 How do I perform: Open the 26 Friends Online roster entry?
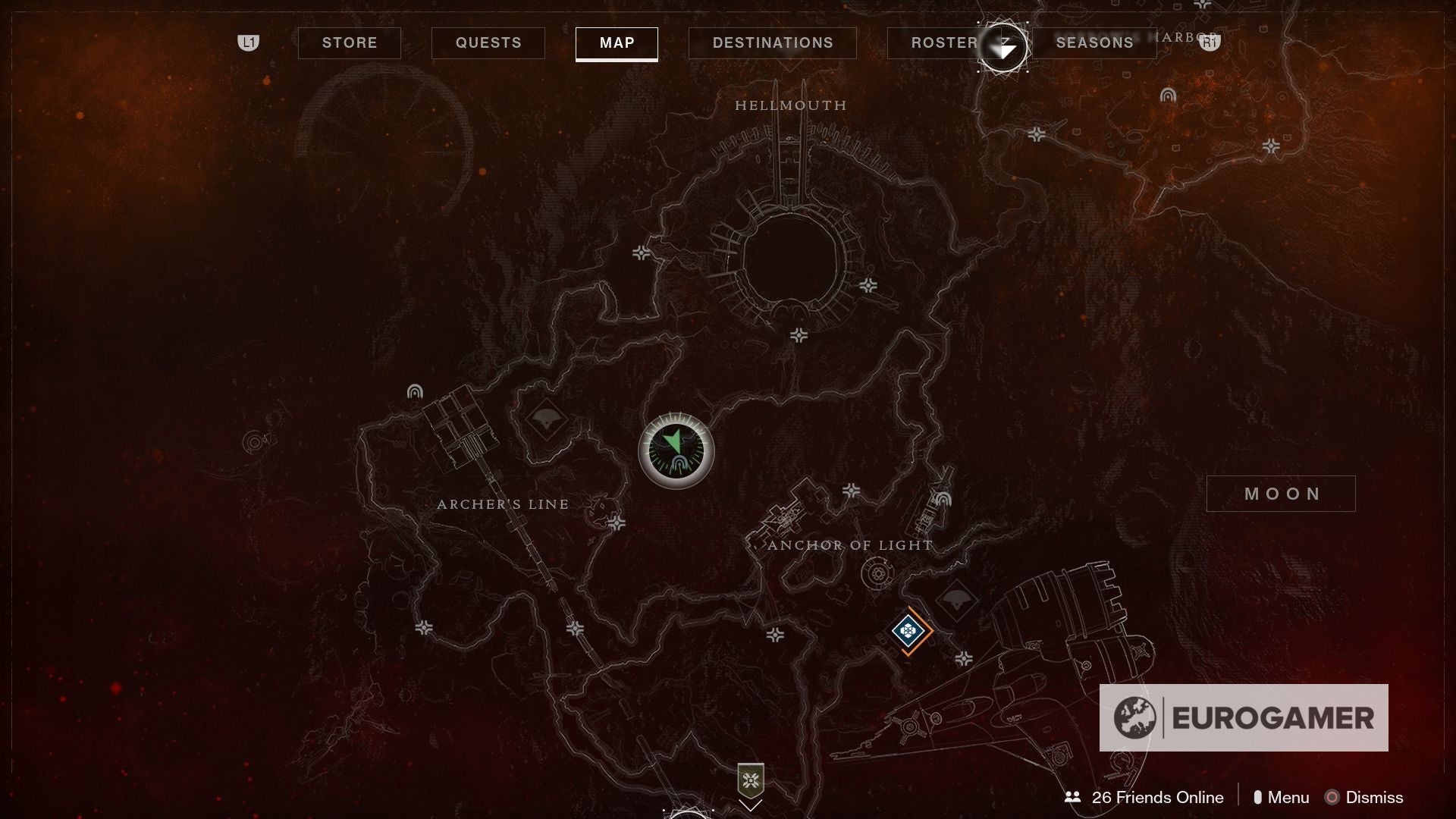click(x=1156, y=797)
